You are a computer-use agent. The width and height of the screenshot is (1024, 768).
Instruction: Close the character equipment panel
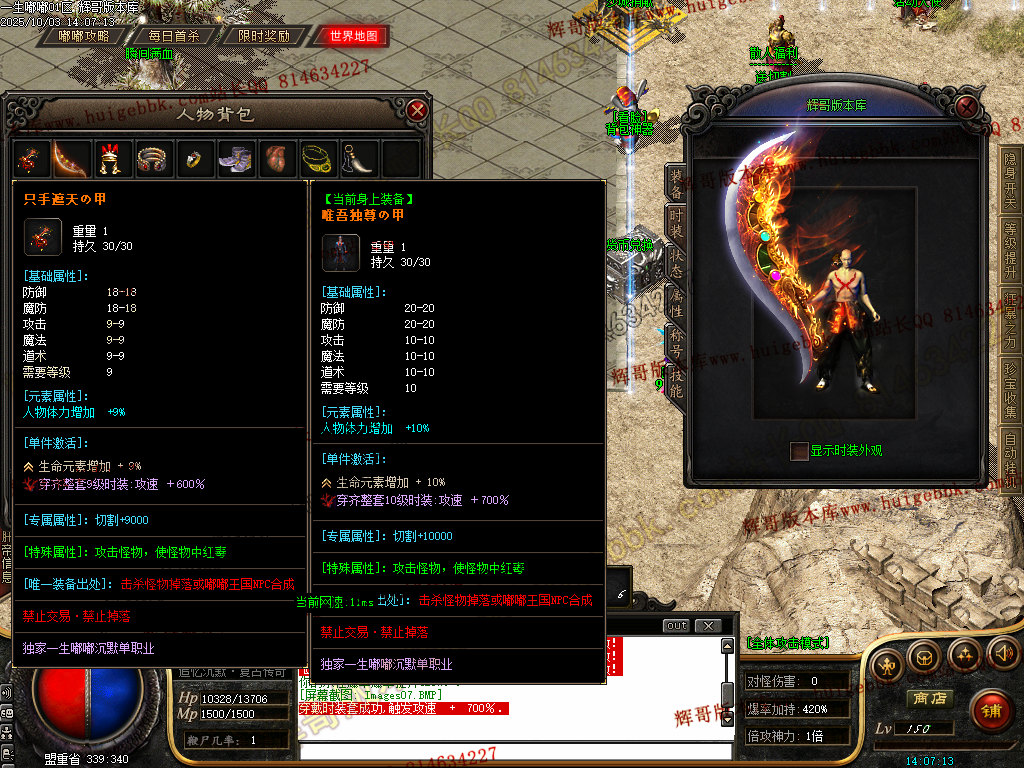tap(966, 106)
